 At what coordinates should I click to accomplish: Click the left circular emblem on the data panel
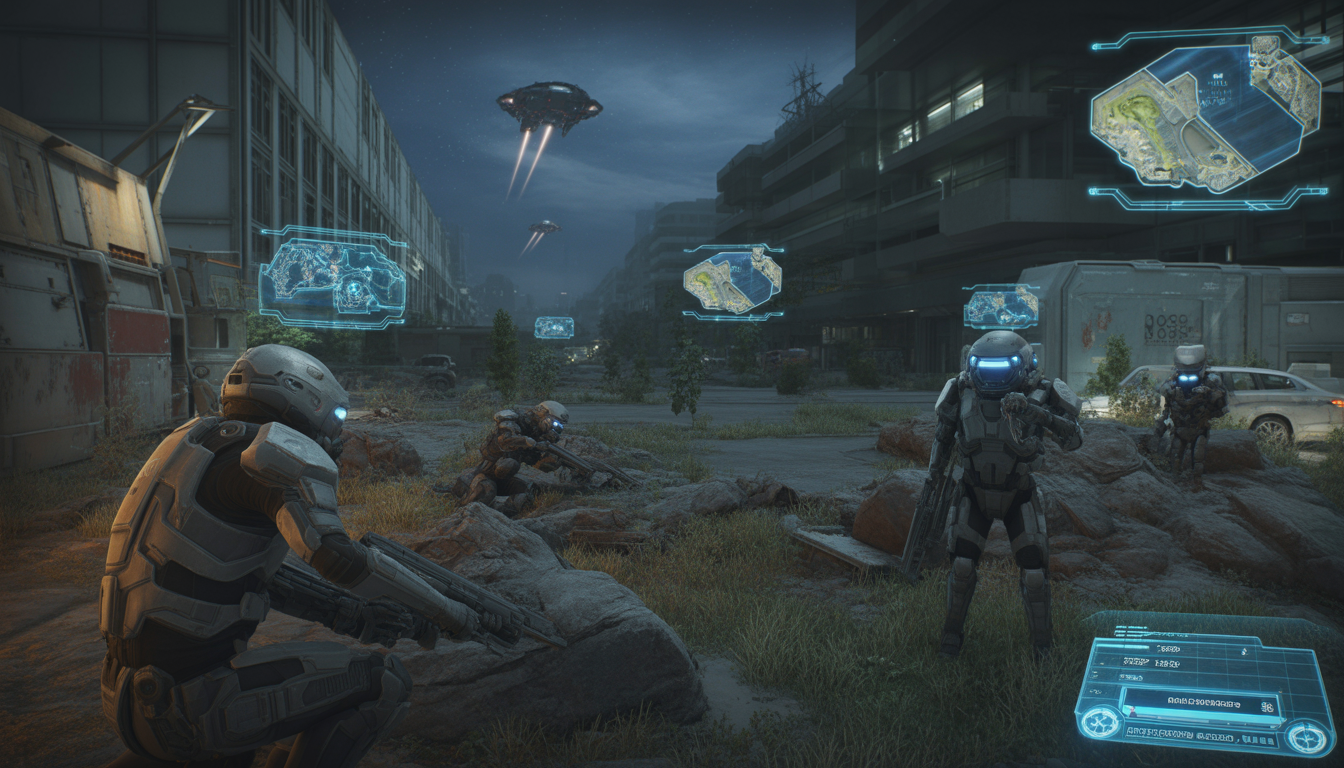click(1102, 721)
